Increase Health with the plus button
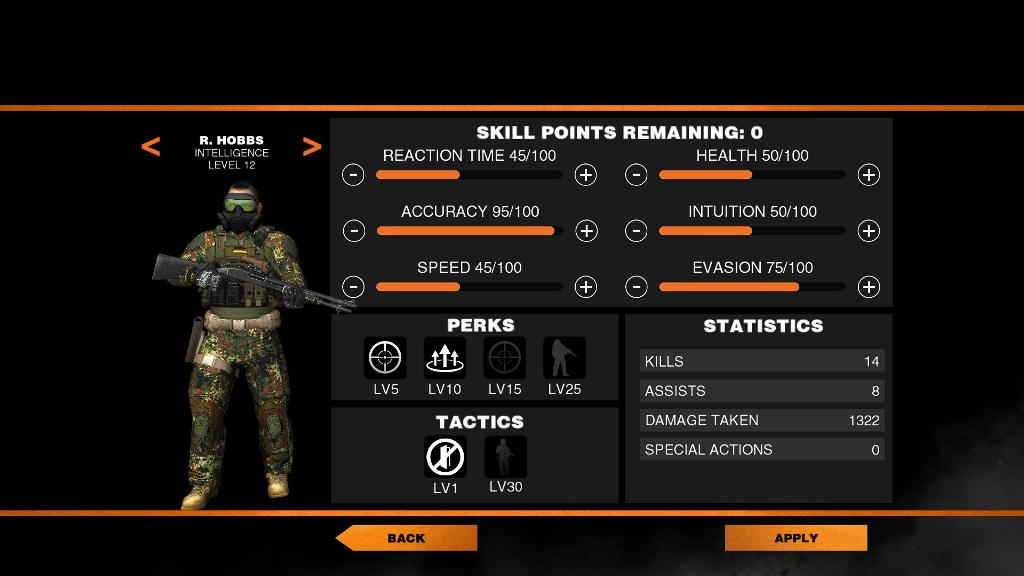This screenshot has width=1024, height=576. coord(869,175)
